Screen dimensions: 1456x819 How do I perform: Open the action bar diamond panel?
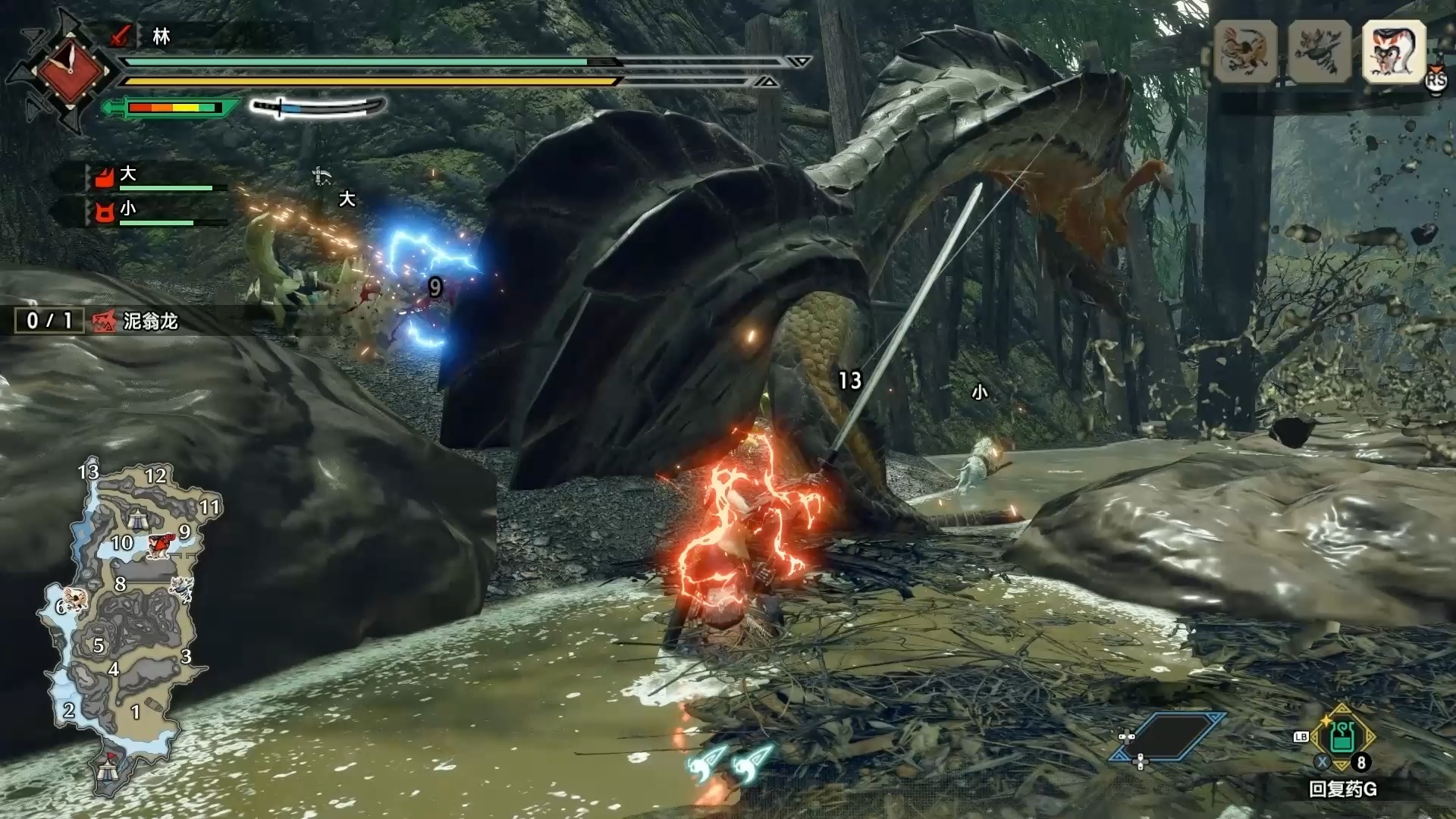(x=1166, y=736)
